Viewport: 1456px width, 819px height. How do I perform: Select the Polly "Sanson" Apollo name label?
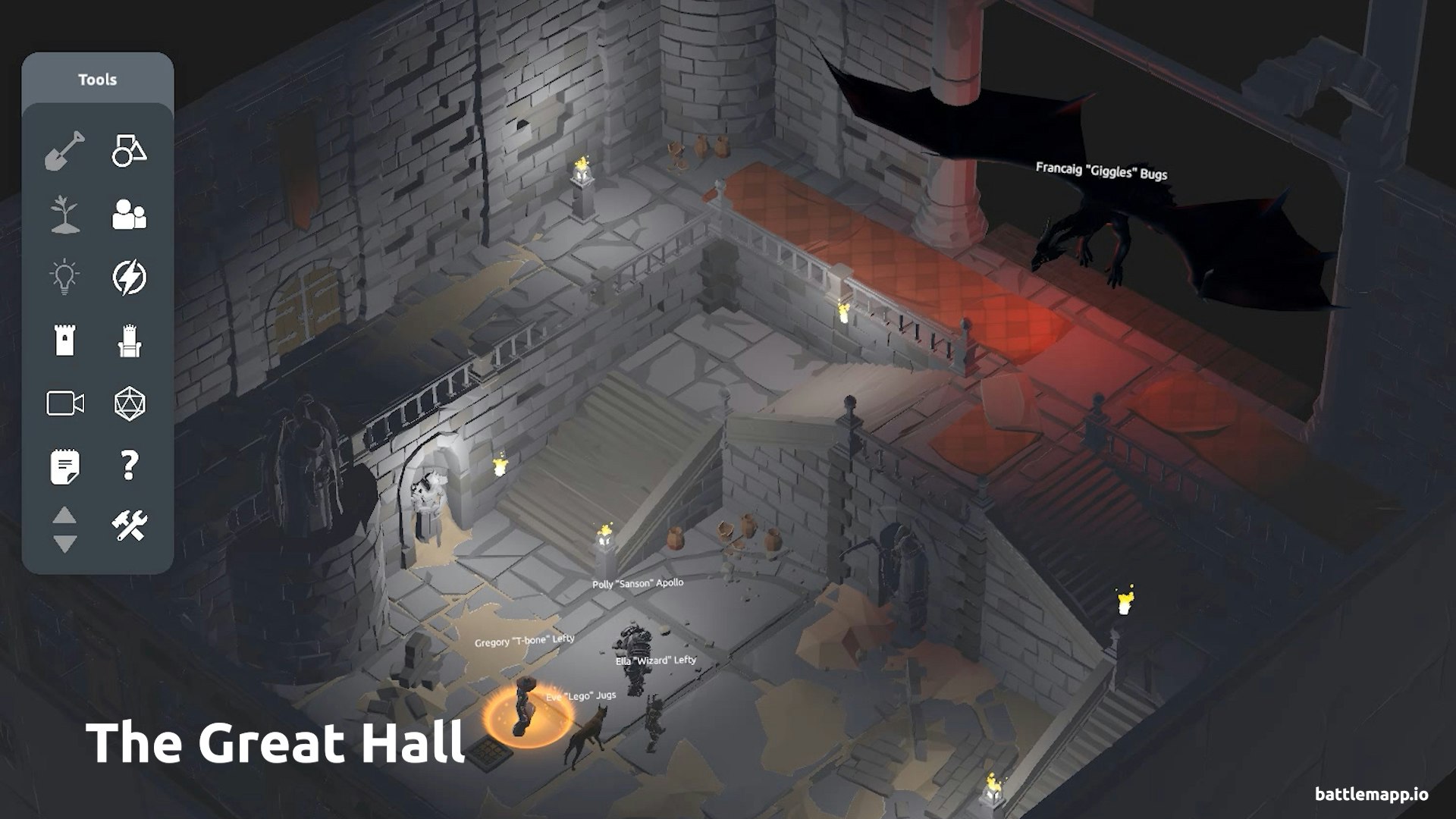point(639,582)
